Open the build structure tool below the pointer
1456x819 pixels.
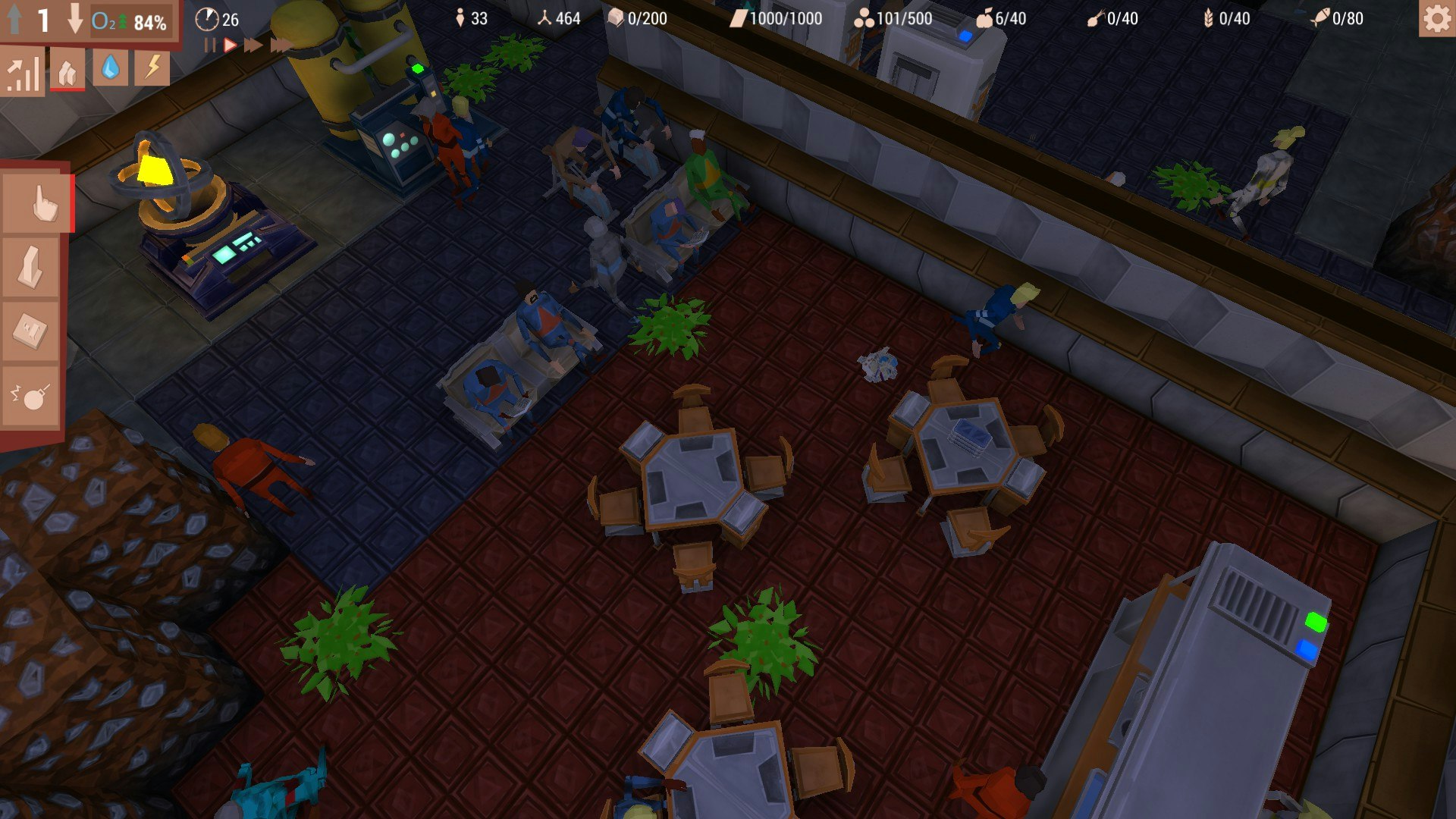[32, 267]
